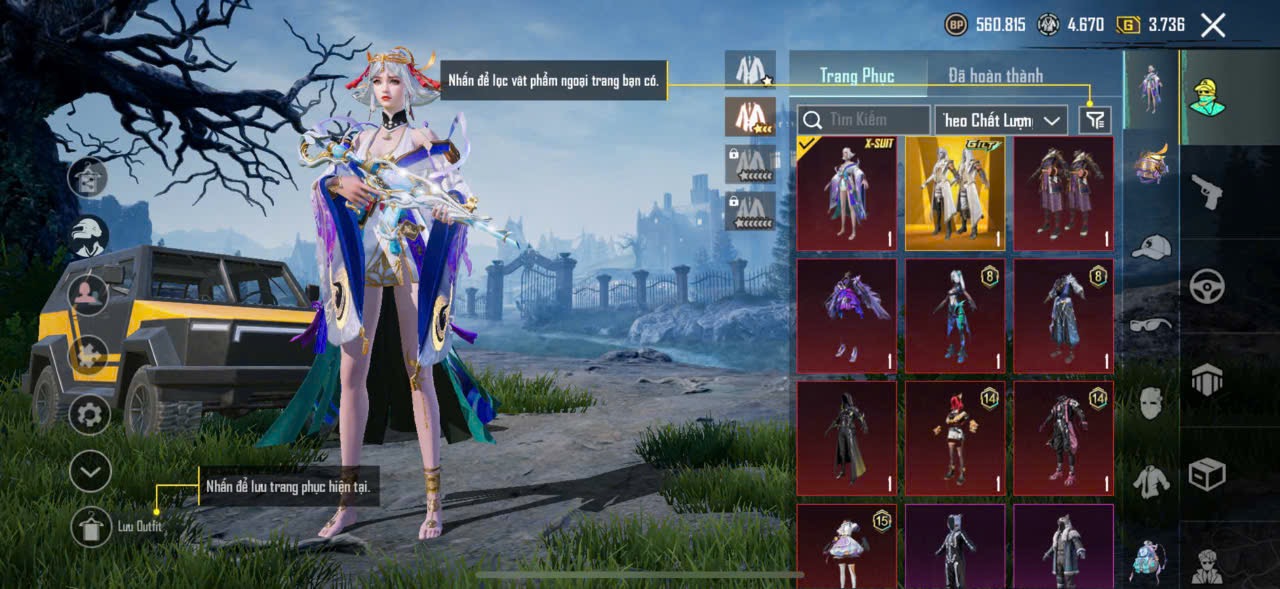
Task: Open the Đã hoàn thành tab
Action: 995,75
